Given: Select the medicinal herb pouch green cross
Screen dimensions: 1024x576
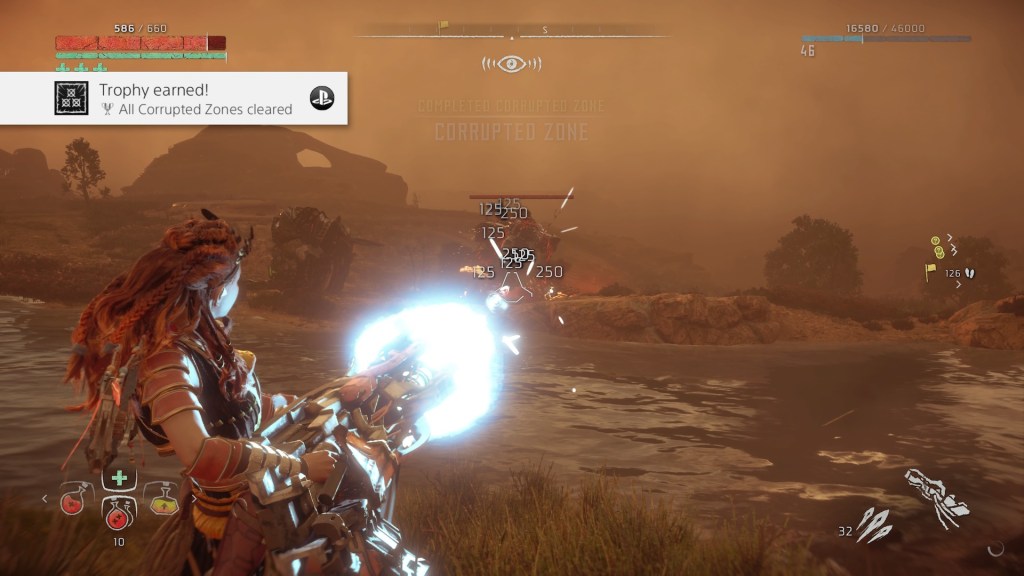Looking at the screenshot, I should point(119,477).
